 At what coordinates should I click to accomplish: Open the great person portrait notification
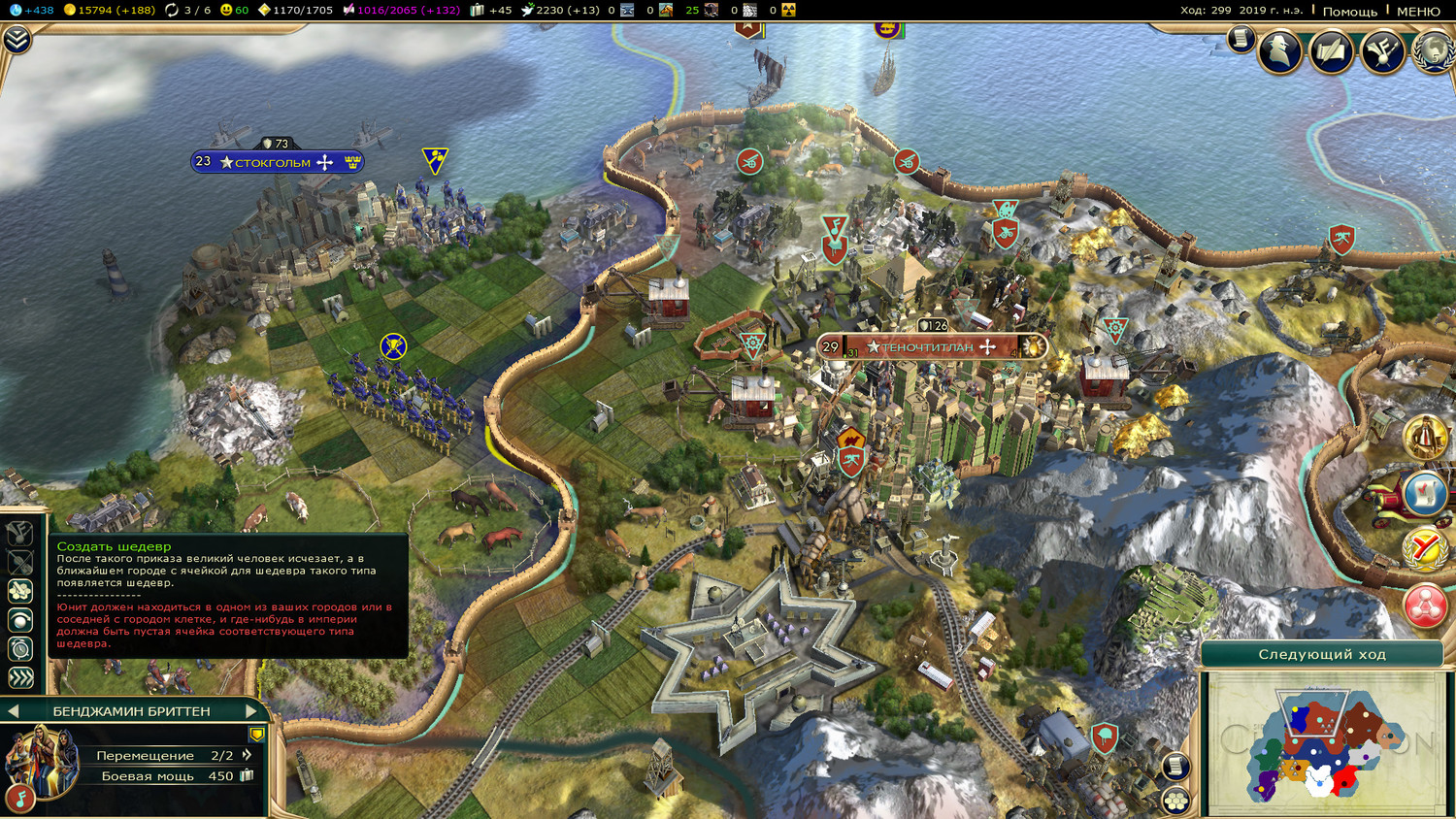click(1424, 438)
